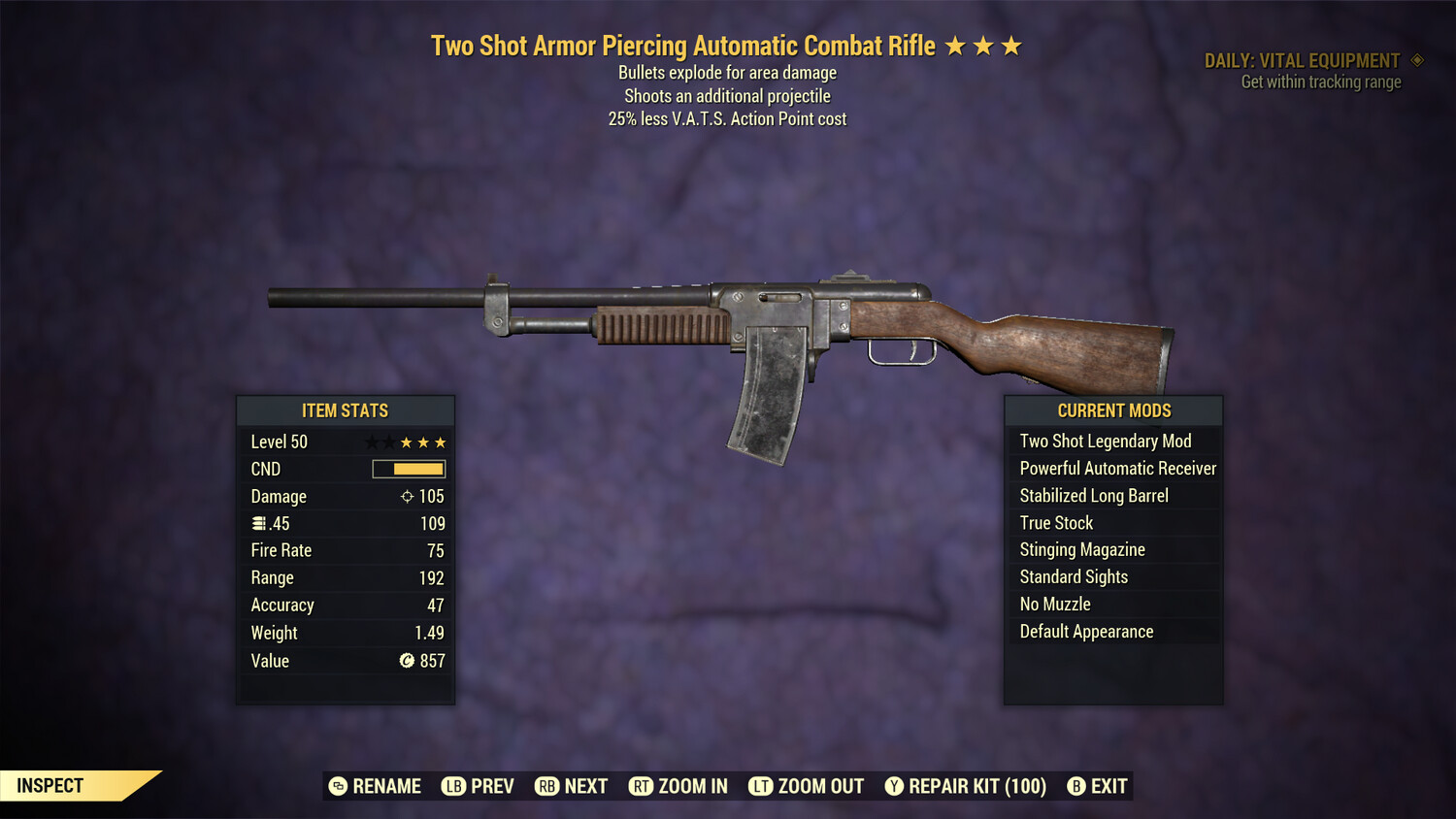This screenshot has height=819, width=1456.
Task: Click the B button icon for Exit
Action: click(1075, 786)
